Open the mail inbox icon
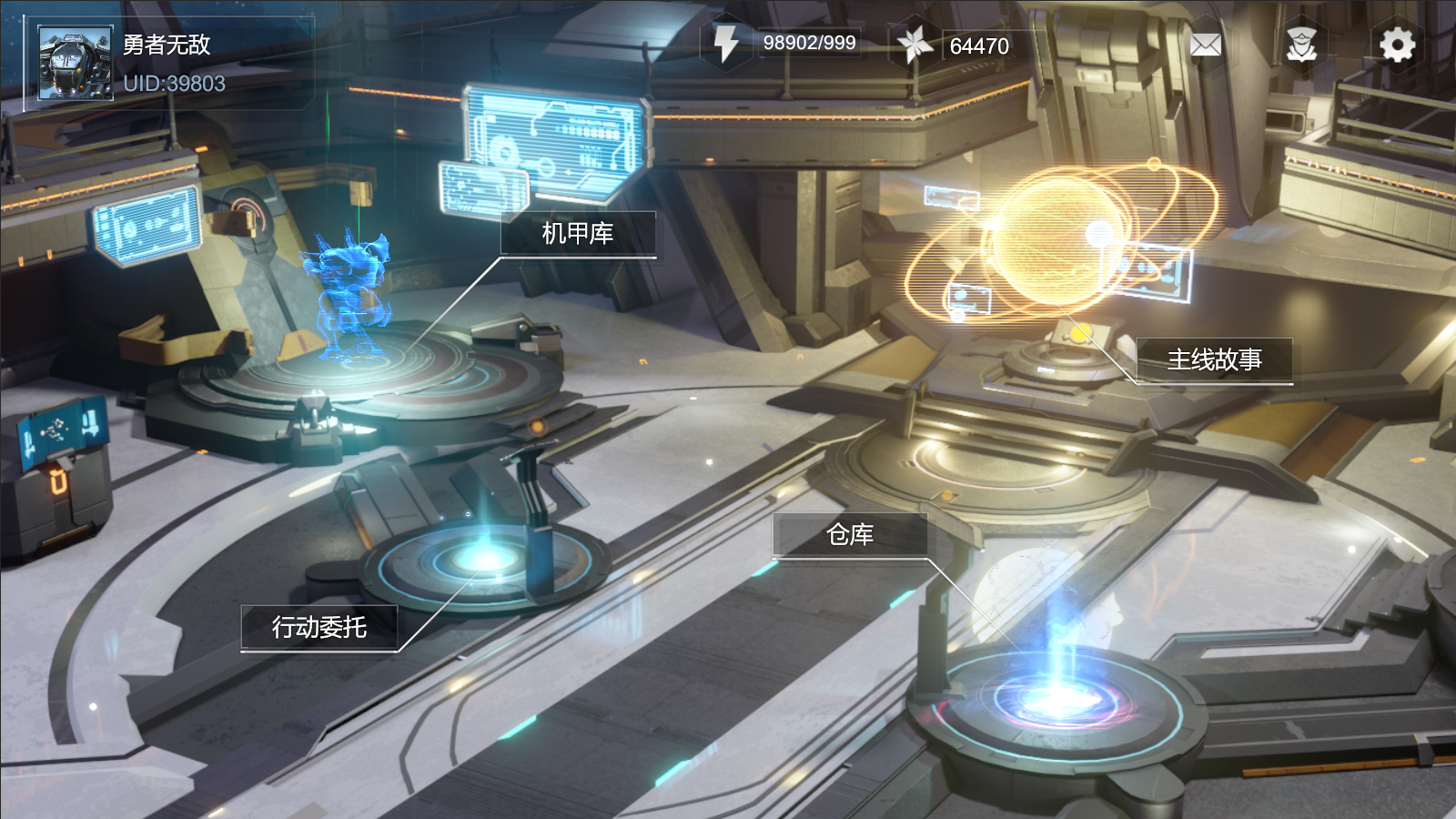This screenshot has height=819, width=1456. coord(1208,43)
